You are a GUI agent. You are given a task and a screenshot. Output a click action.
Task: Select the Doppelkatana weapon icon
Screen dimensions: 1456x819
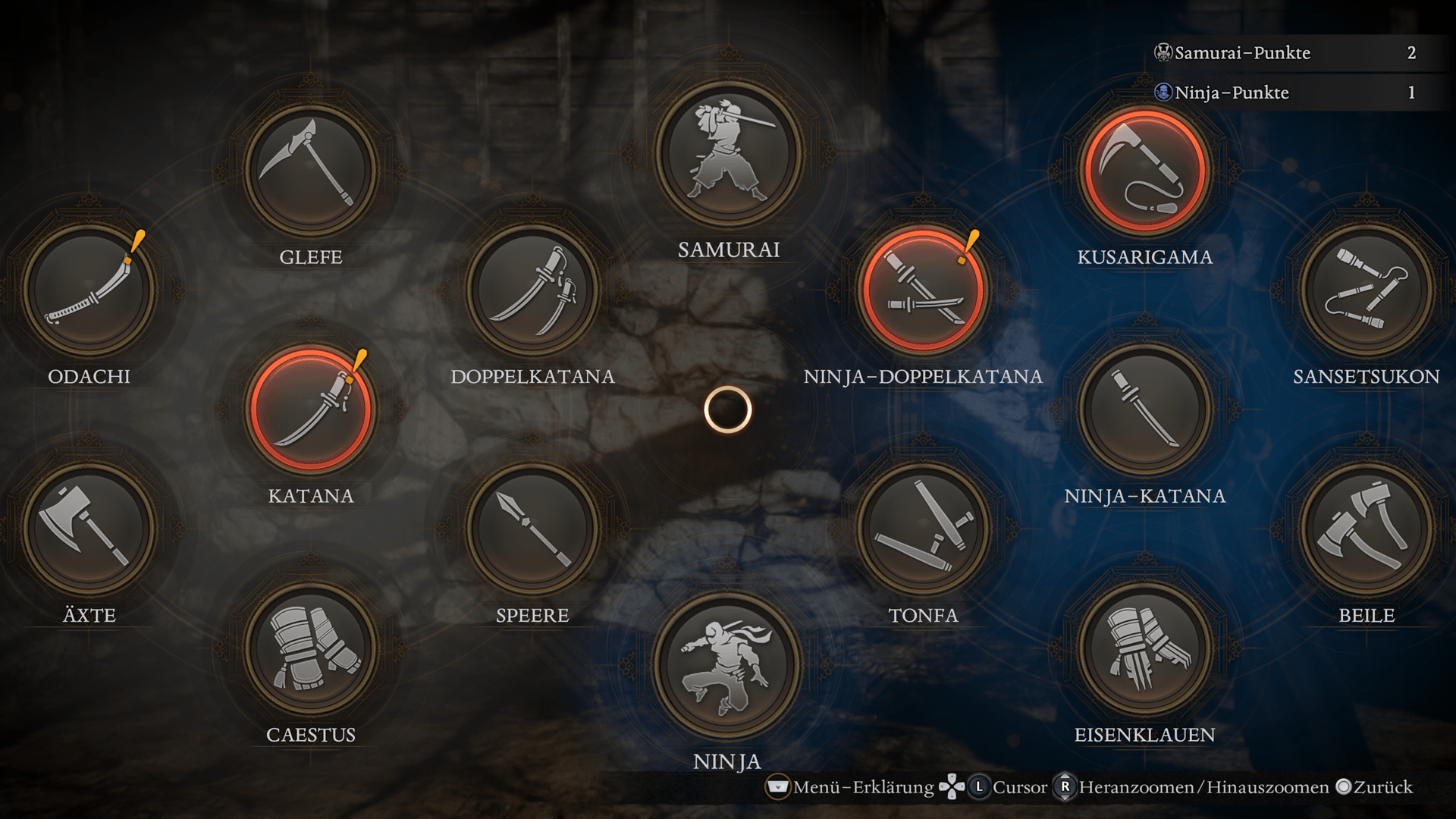pyautogui.click(x=532, y=290)
